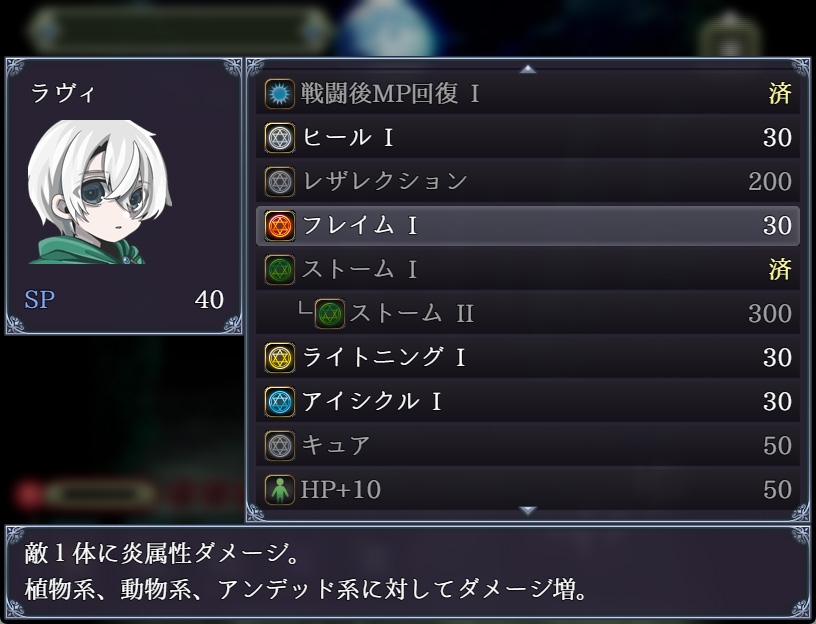
Task: Click the down arrow below the skill list
Action: click(528, 511)
